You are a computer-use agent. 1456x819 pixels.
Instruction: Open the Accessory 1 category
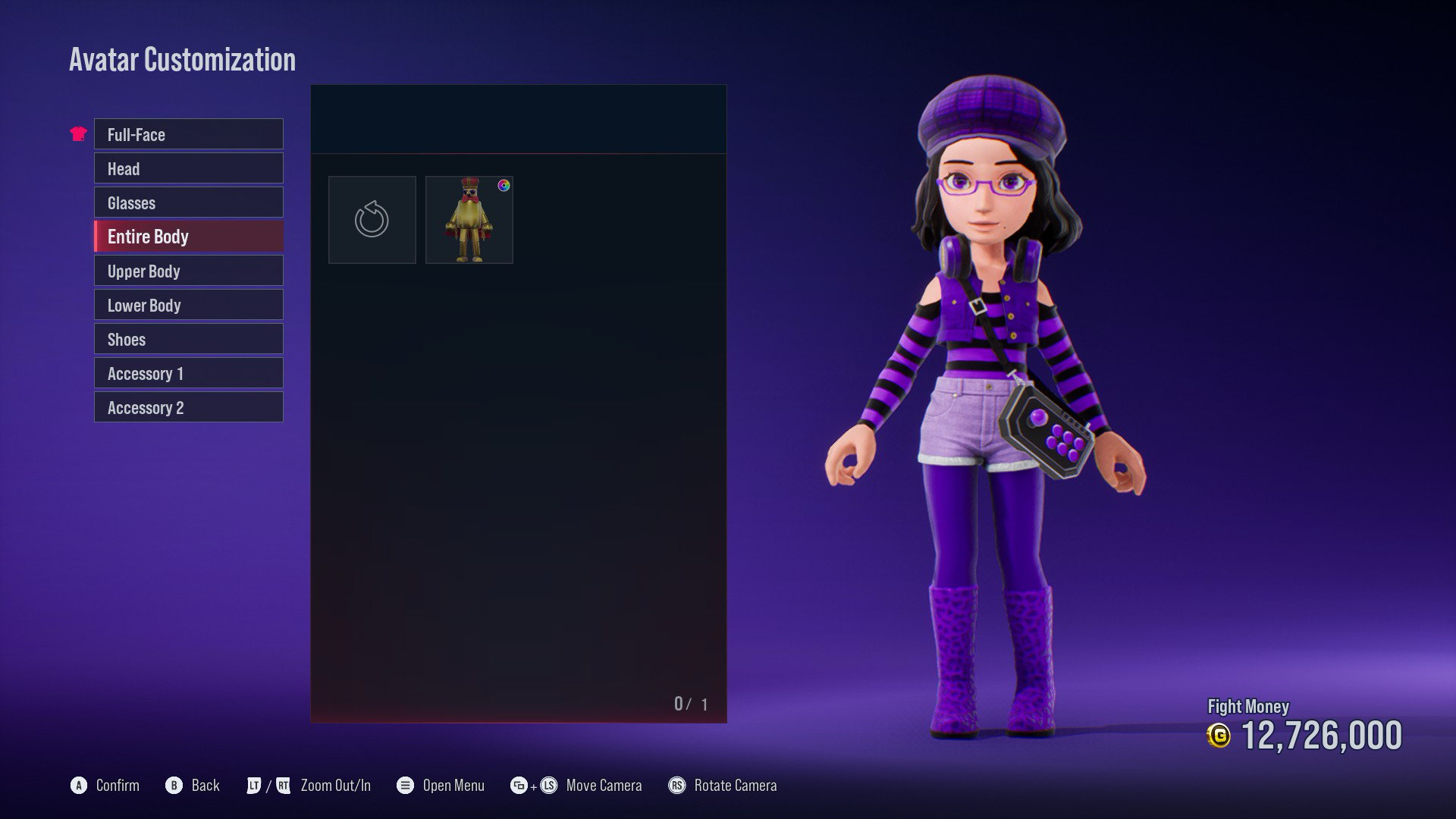pos(188,373)
